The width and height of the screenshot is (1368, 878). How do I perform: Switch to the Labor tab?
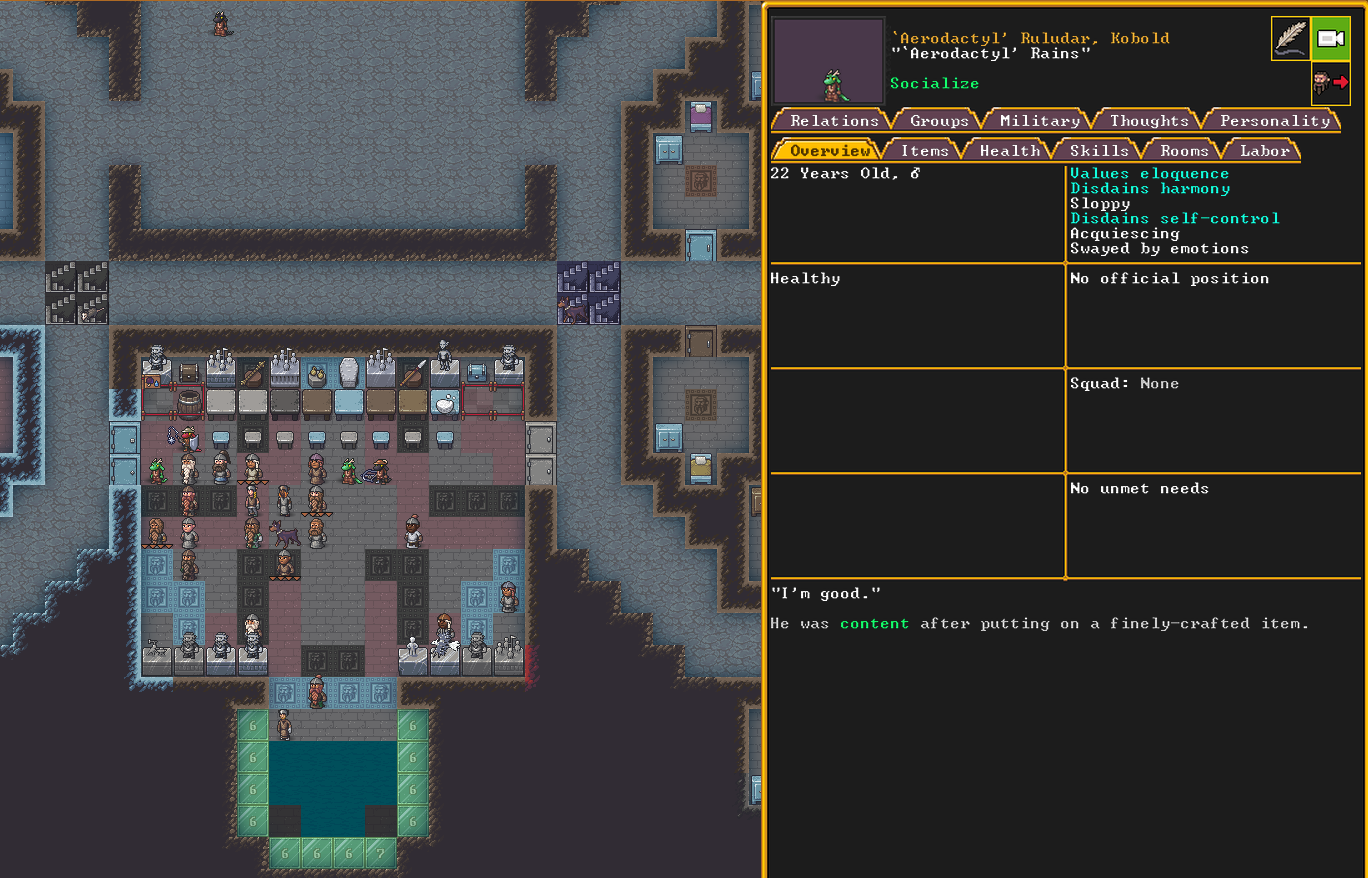[1264, 150]
